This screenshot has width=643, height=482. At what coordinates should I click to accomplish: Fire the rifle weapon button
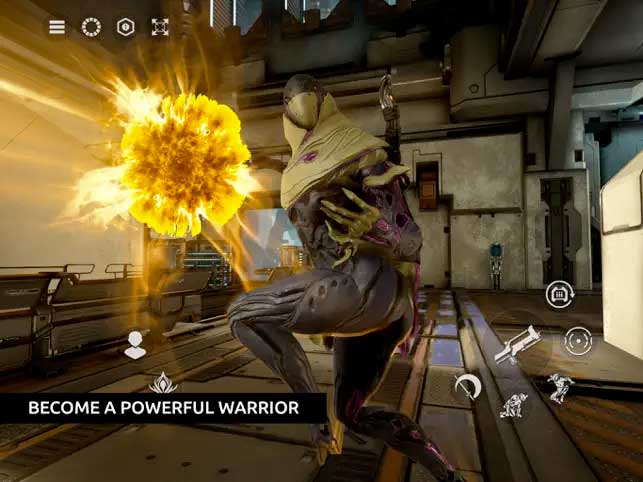pos(517,345)
